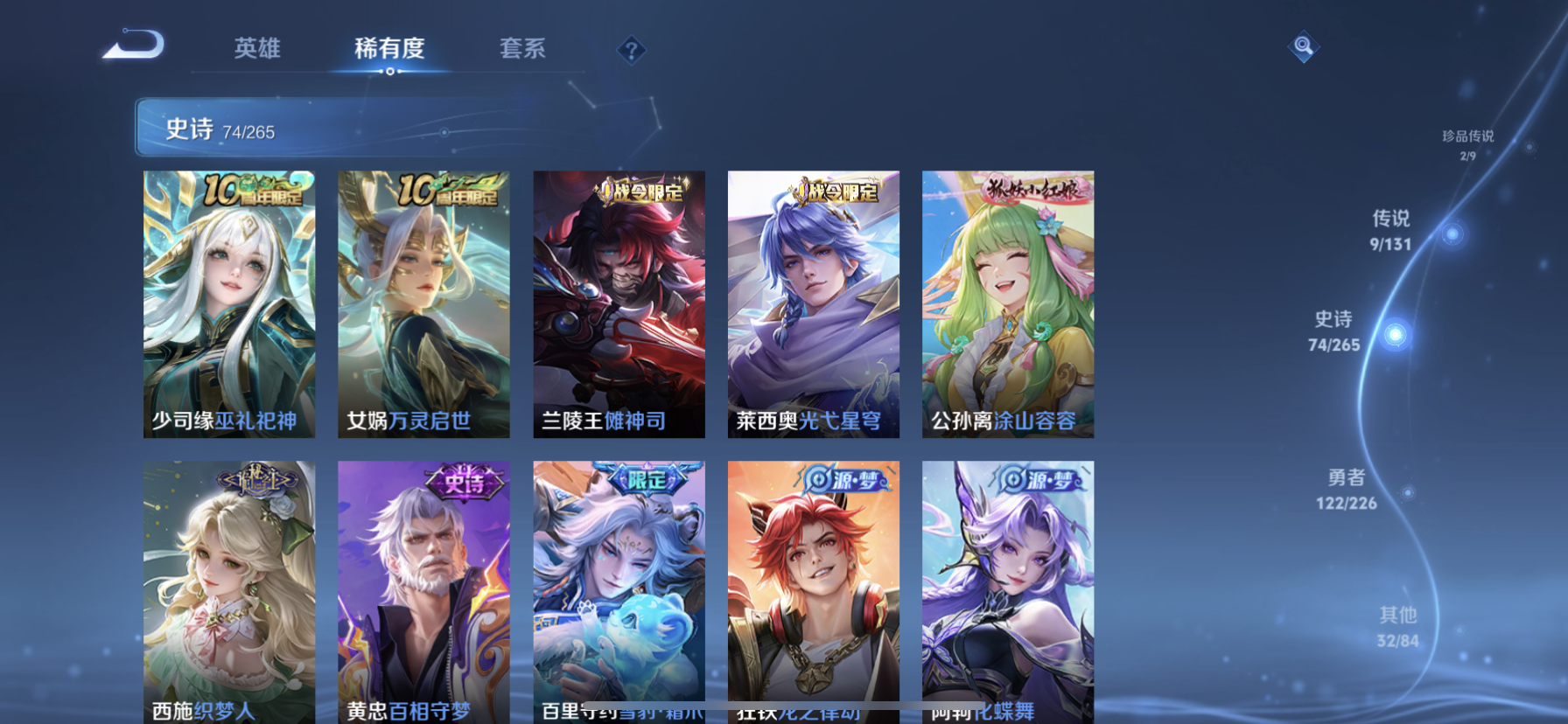The height and width of the screenshot is (724, 1568).
Task: Select the 稀有度 tab
Action: coord(388,50)
